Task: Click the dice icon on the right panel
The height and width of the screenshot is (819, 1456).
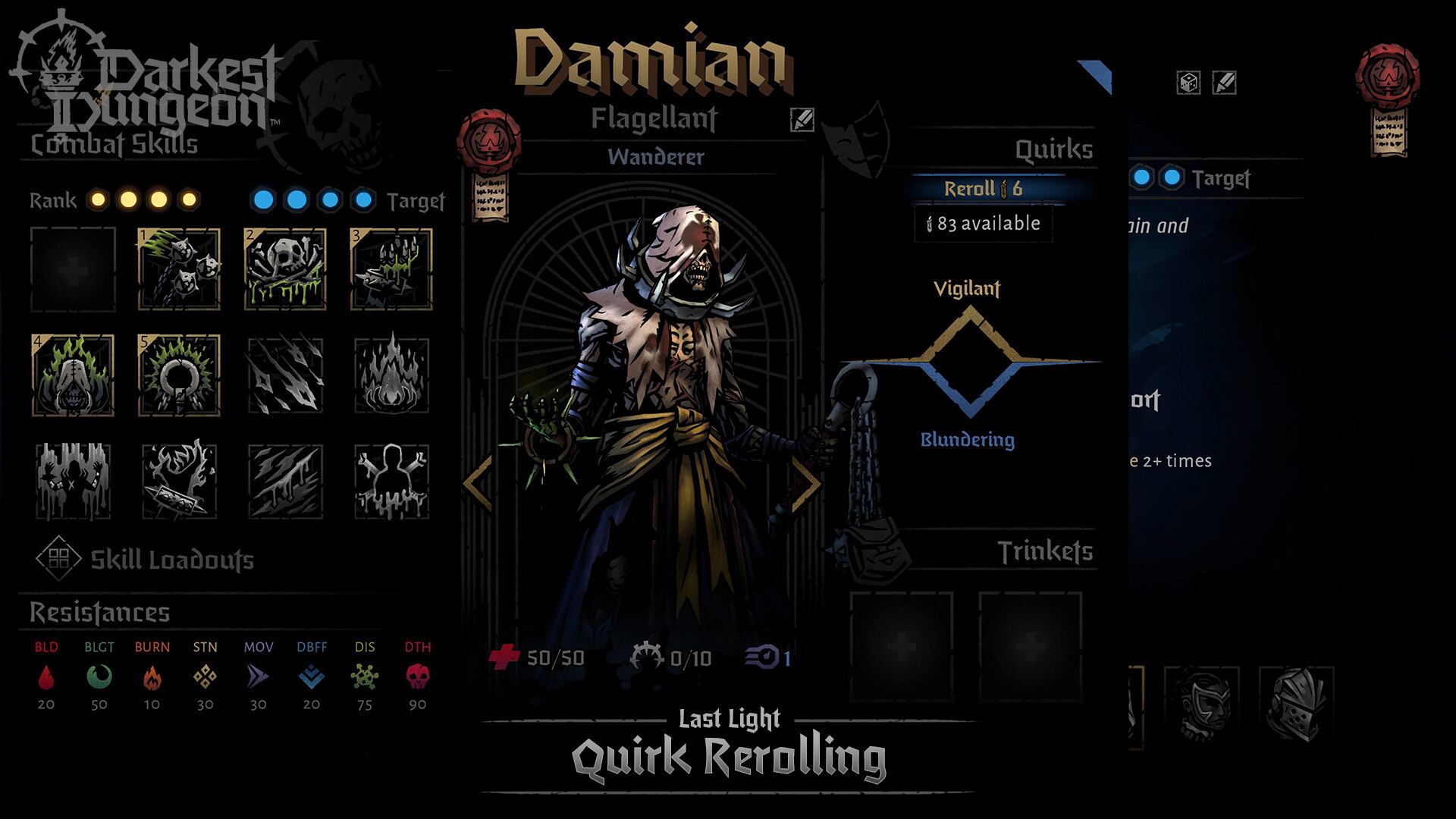Action: coord(1188,83)
